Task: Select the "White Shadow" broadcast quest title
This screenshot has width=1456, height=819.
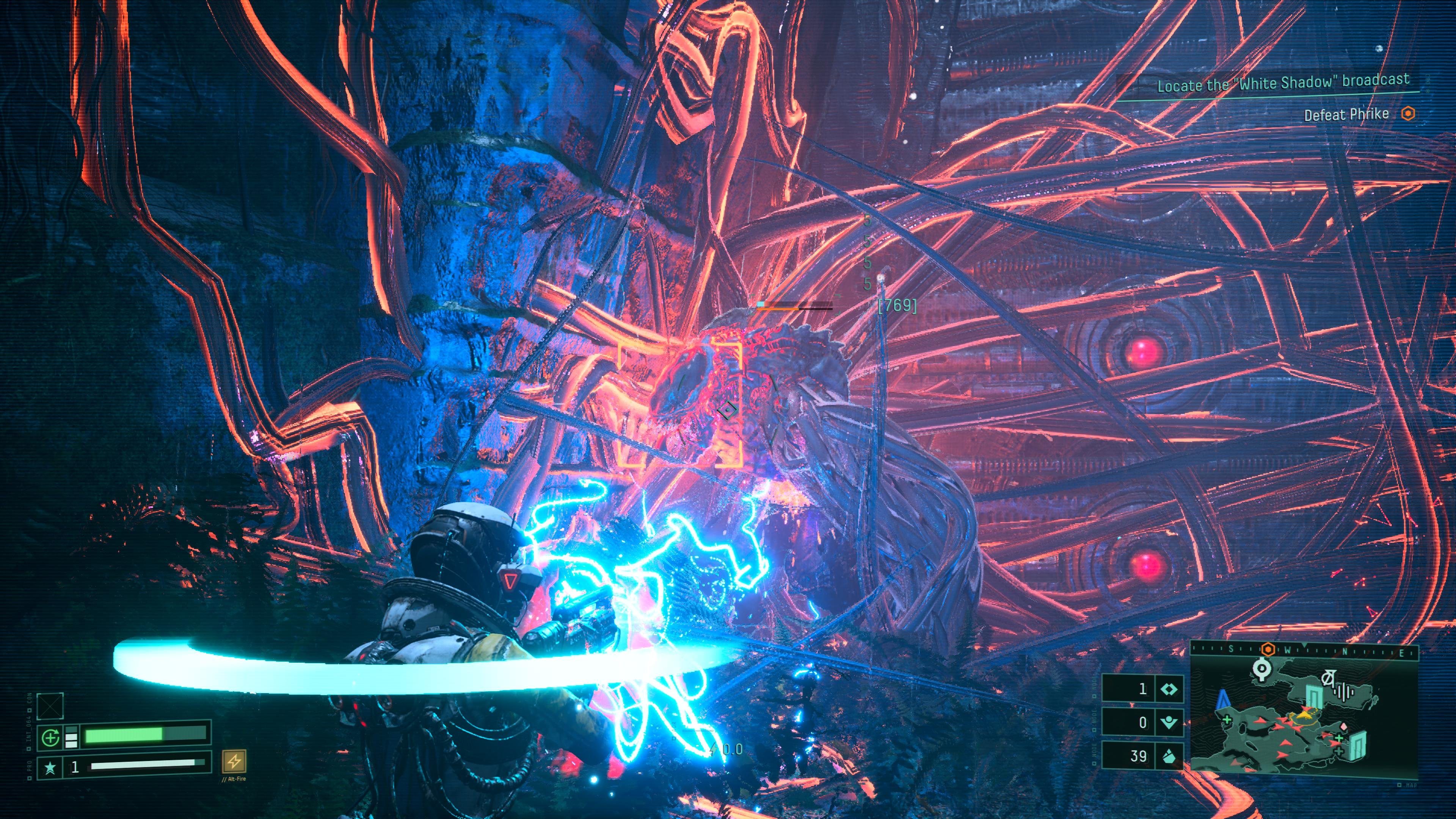Action: [1282, 83]
